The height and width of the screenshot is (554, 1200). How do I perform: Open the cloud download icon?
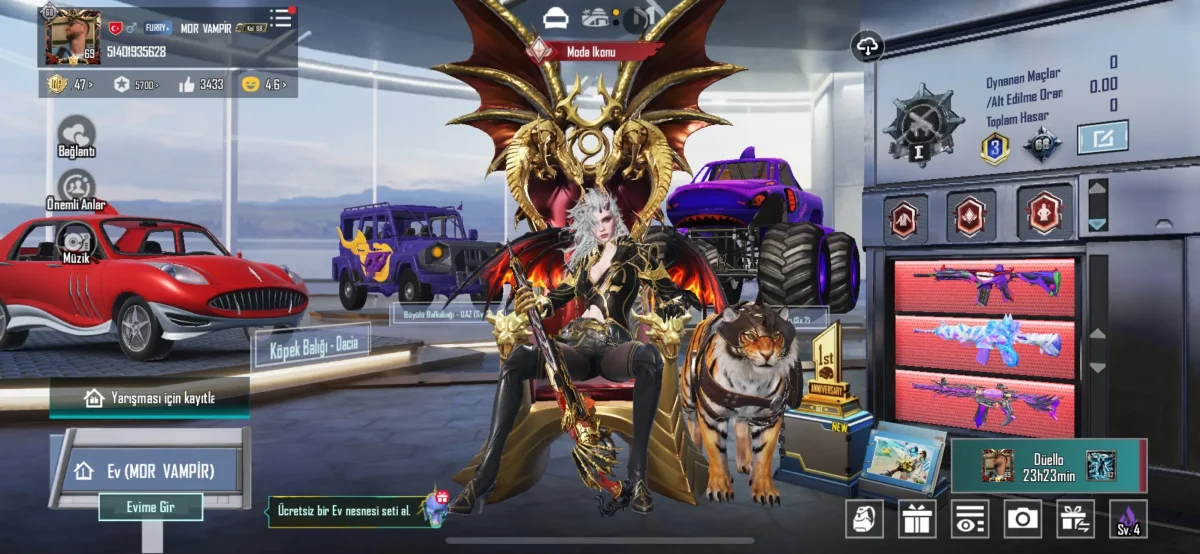pos(866,46)
